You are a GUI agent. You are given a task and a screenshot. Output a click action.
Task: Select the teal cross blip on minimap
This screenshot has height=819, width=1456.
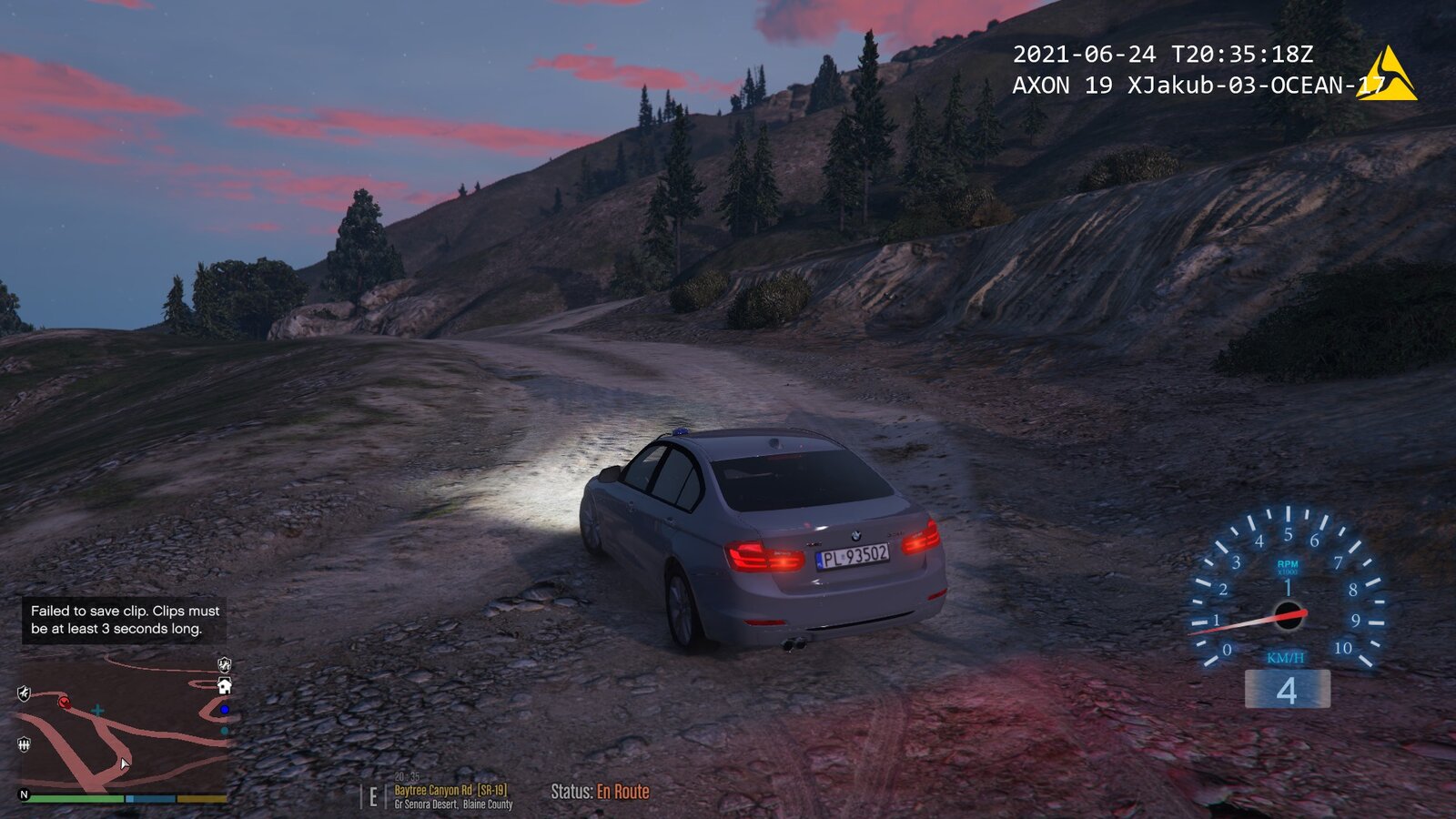click(97, 710)
